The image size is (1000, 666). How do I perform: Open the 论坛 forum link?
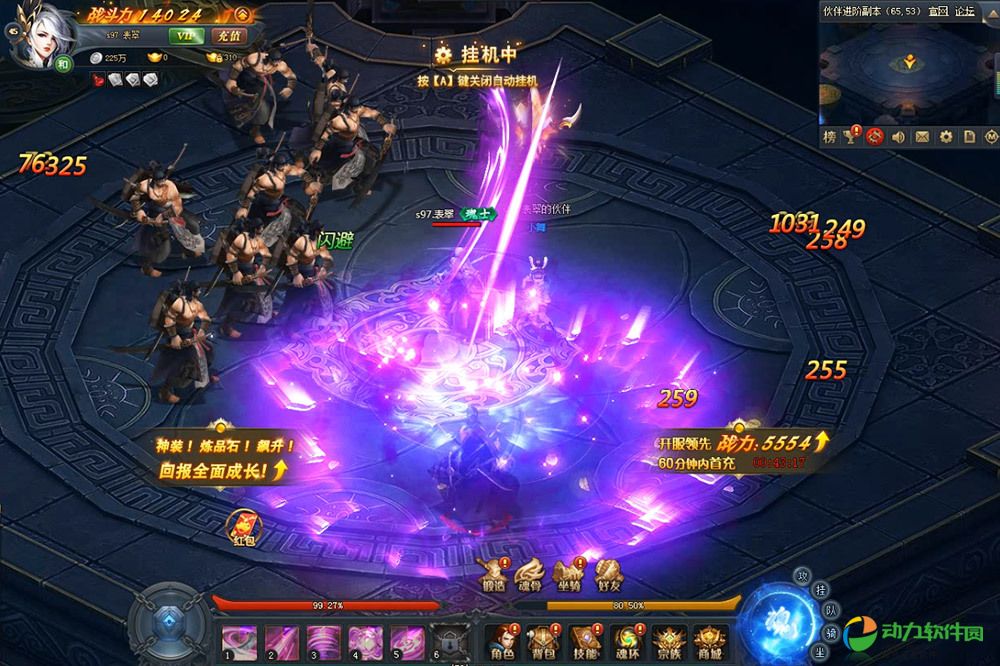pos(964,11)
